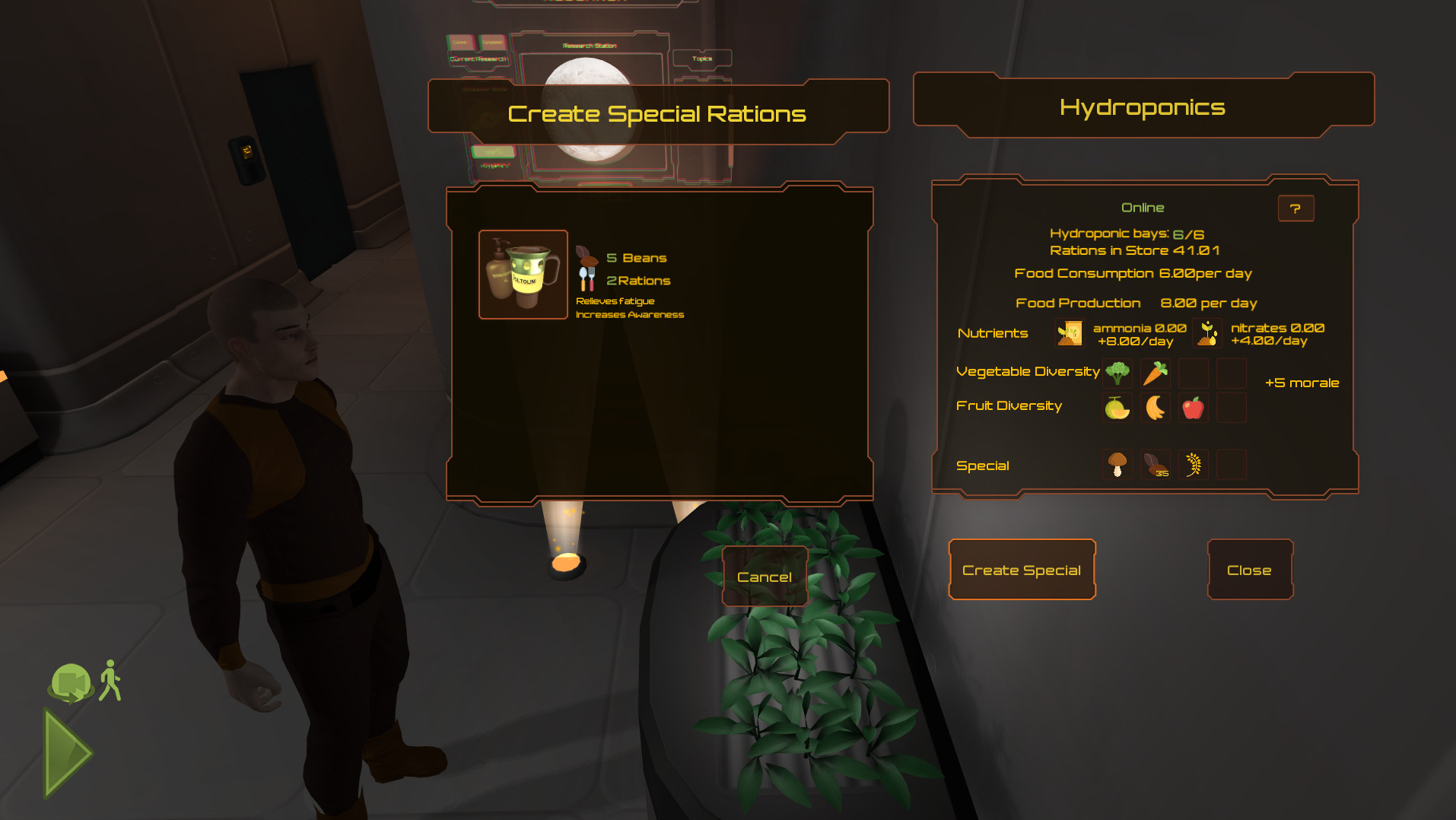Select the coffee mug ration recipe
1456x820 pixels.
523,275
